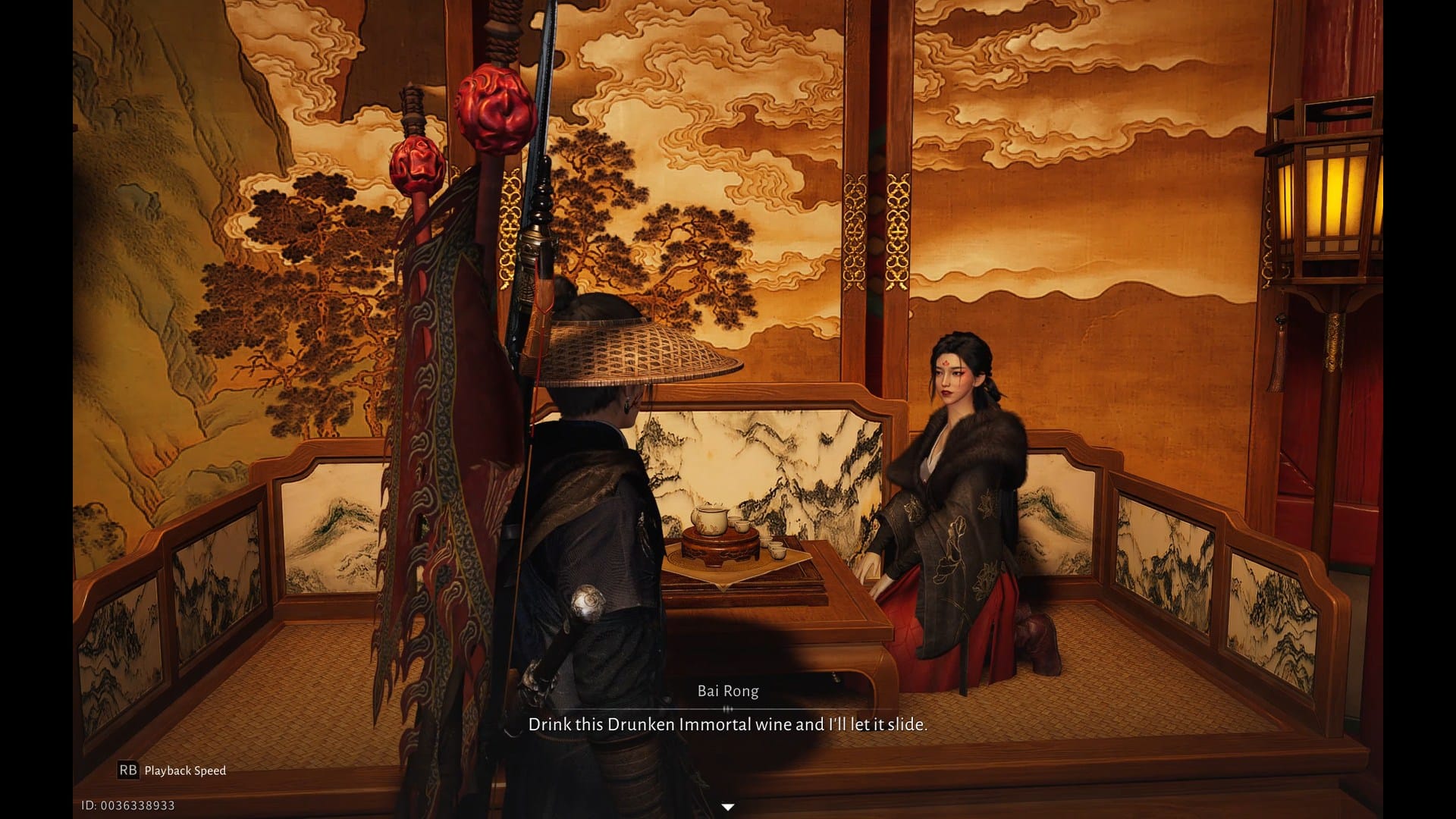
Task: Click the Playback Speed label text
Action: pyautogui.click(x=187, y=771)
